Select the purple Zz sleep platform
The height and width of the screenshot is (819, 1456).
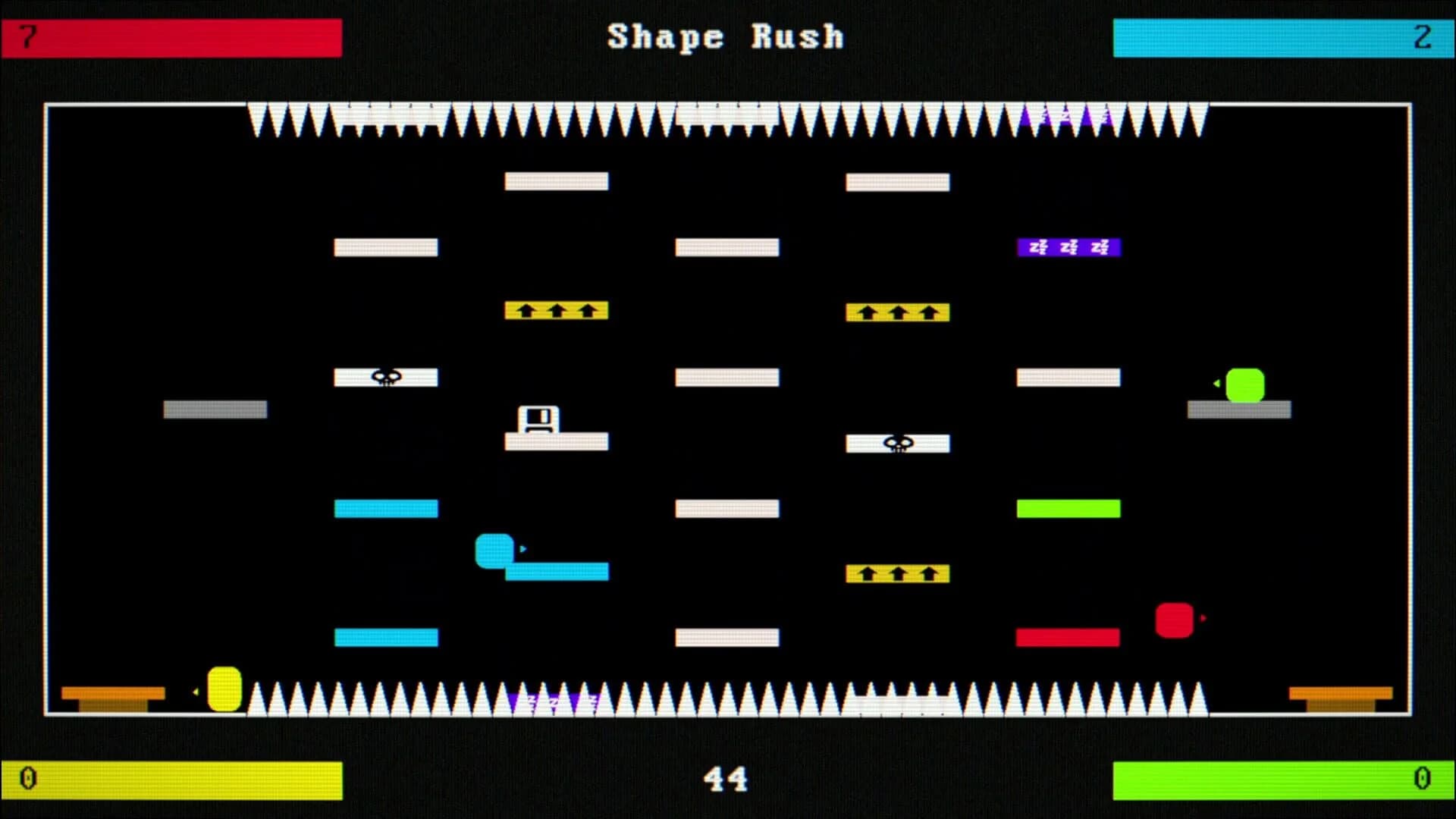[1069, 246]
